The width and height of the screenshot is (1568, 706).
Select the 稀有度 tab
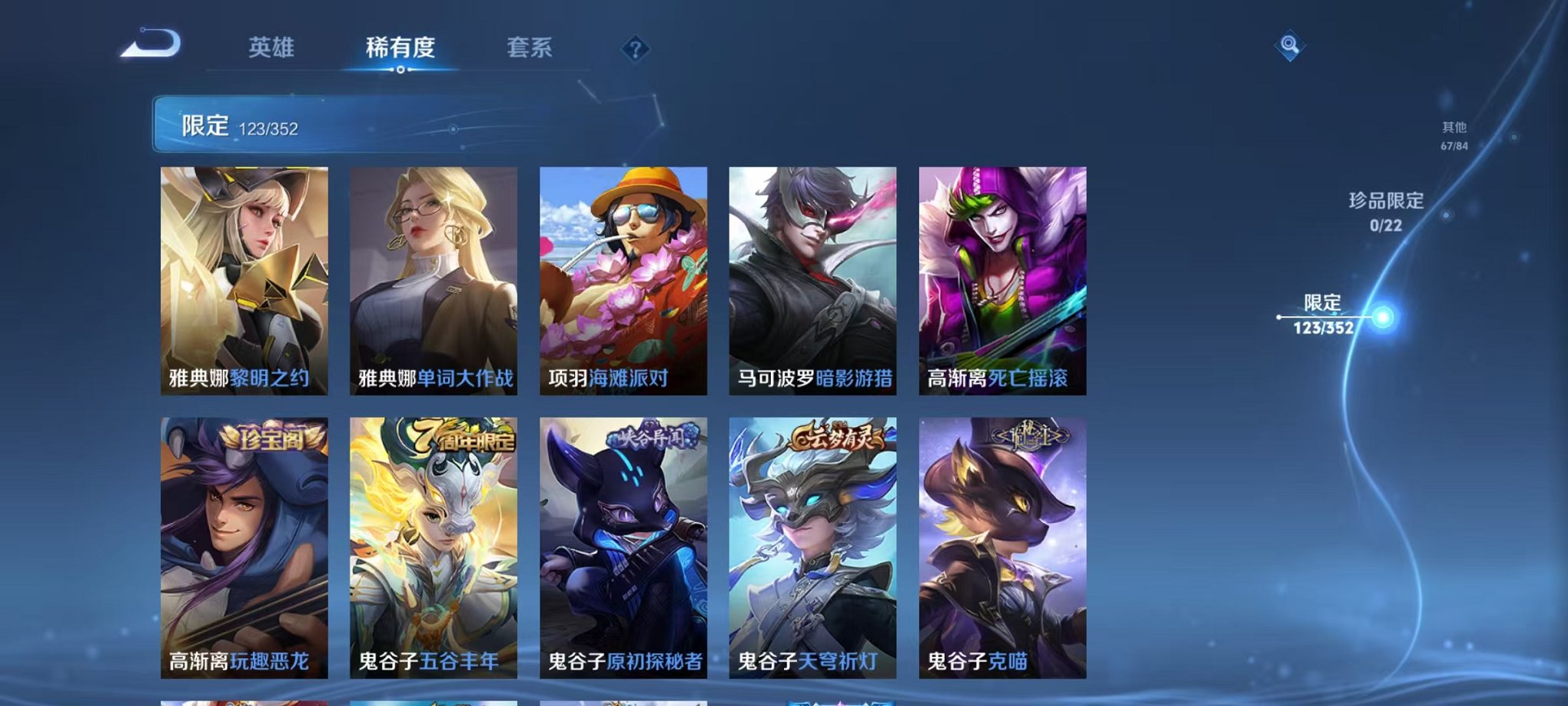coord(401,48)
